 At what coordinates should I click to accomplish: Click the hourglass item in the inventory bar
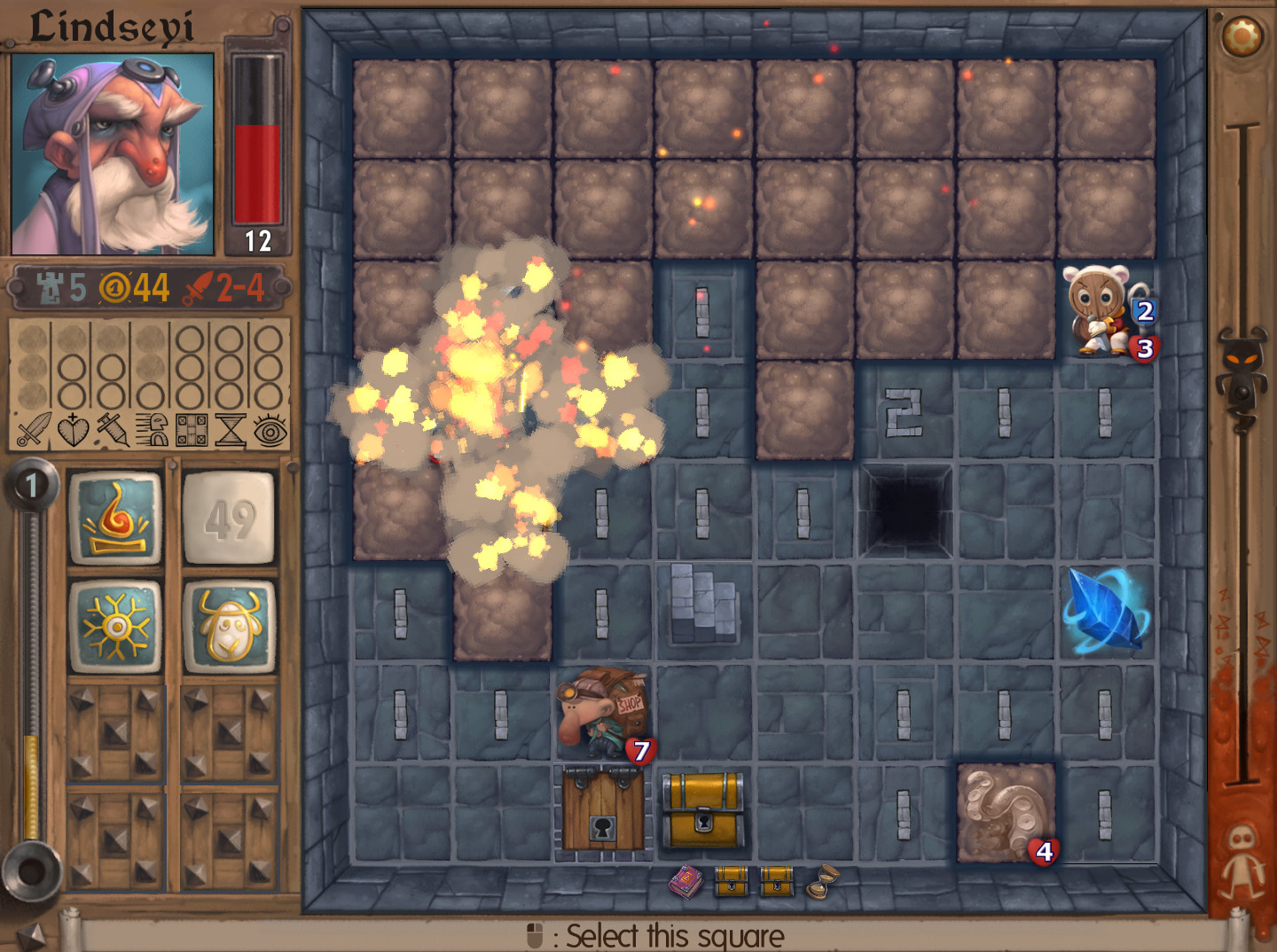[x=820, y=882]
